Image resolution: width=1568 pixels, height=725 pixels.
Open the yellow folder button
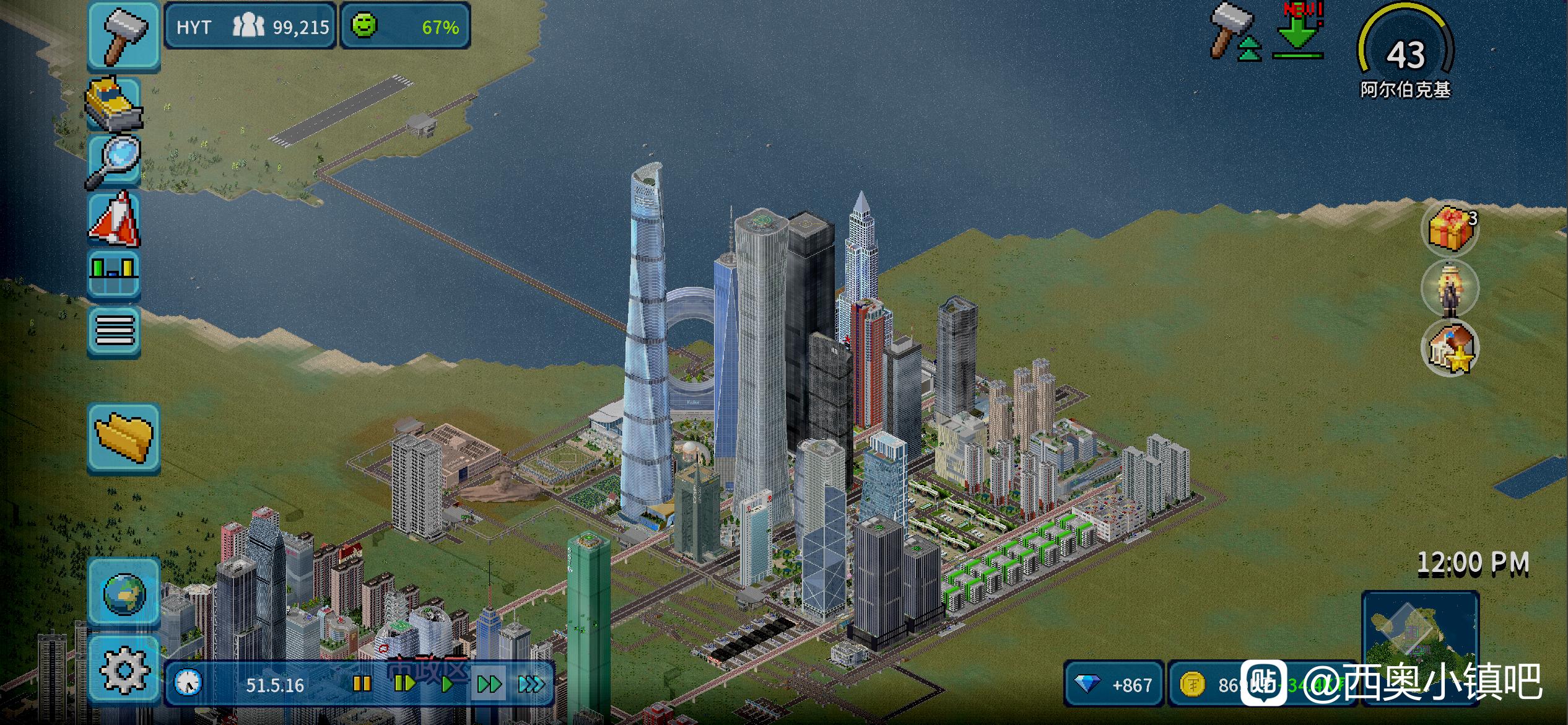coord(124,437)
